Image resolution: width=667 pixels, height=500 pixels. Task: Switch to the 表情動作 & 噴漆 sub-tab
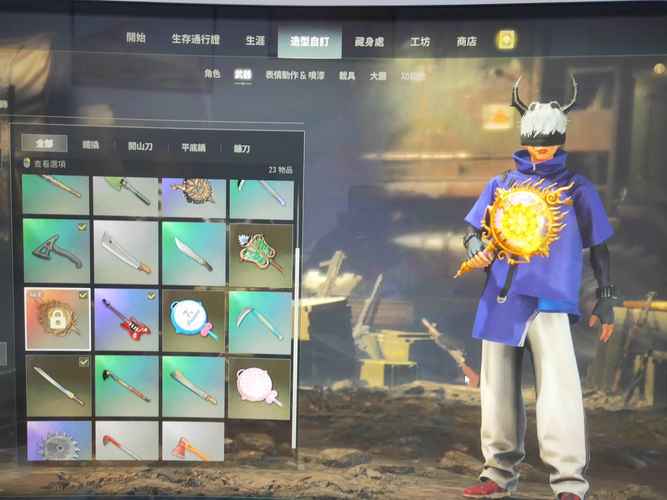pyautogui.click(x=296, y=75)
